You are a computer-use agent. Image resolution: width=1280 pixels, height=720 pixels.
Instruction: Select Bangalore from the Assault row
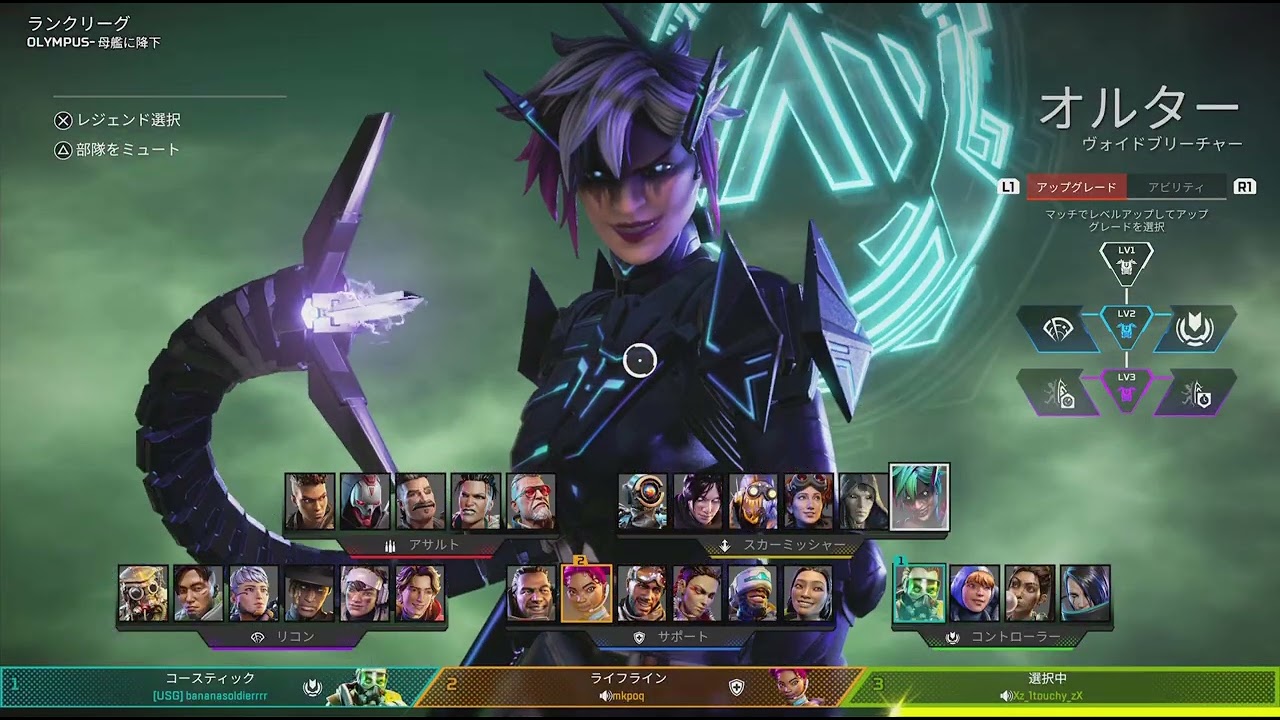[310, 501]
